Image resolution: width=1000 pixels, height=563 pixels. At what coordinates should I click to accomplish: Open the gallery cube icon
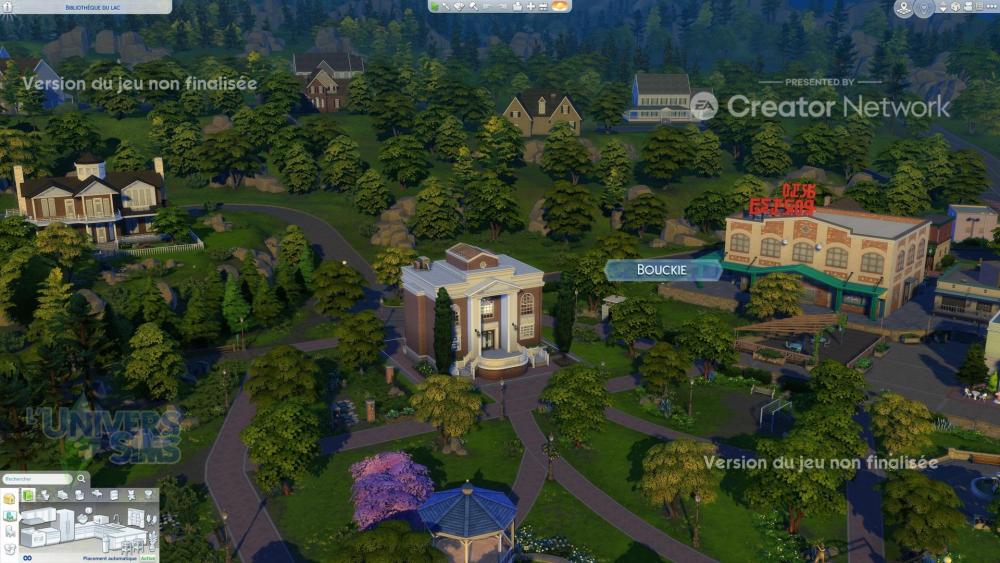(955, 7)
